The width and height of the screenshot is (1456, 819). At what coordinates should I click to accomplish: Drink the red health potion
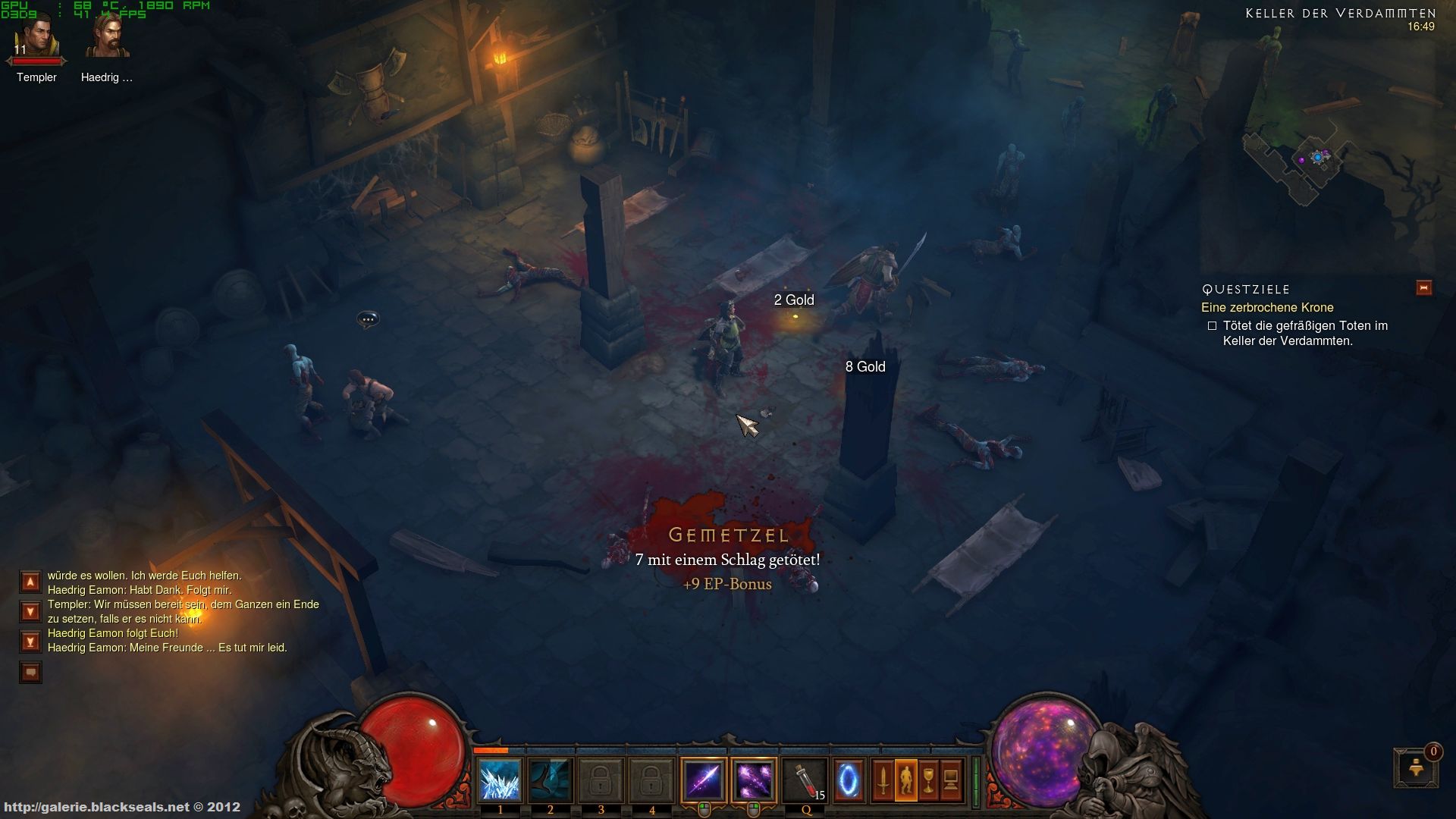805,780
